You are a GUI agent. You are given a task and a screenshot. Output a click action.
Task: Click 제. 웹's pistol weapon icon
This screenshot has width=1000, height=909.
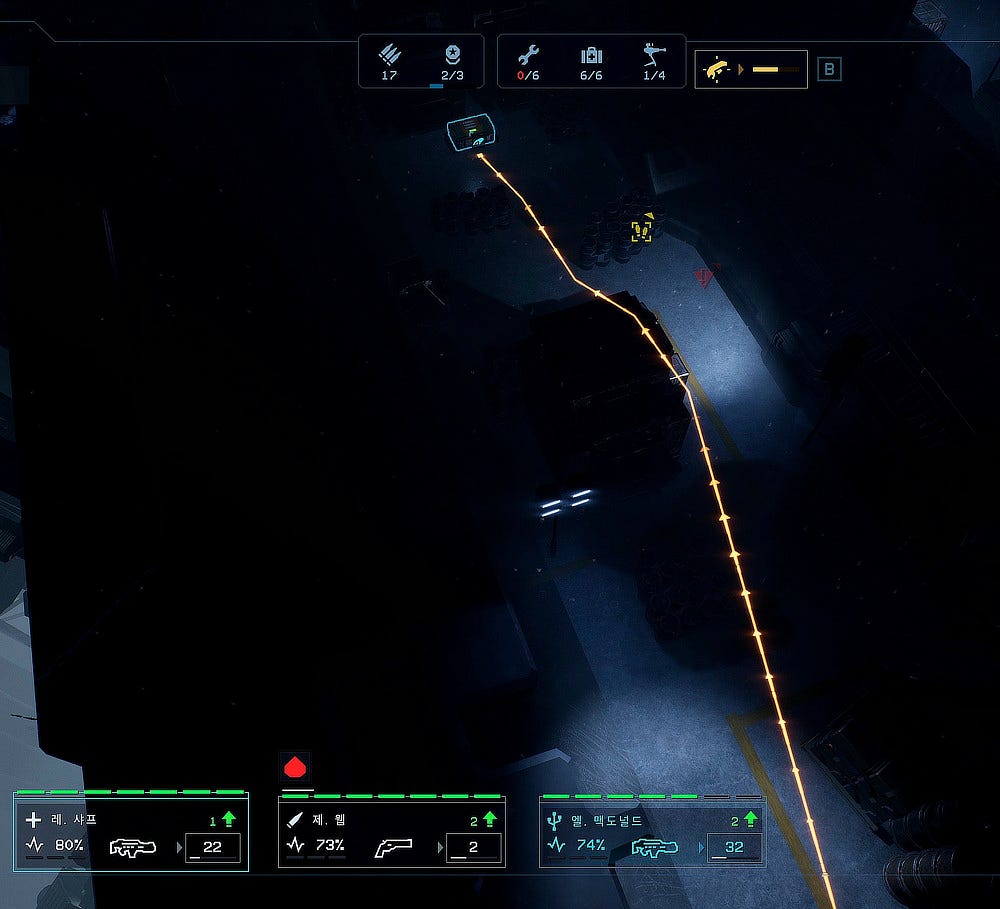pos(393,848)
